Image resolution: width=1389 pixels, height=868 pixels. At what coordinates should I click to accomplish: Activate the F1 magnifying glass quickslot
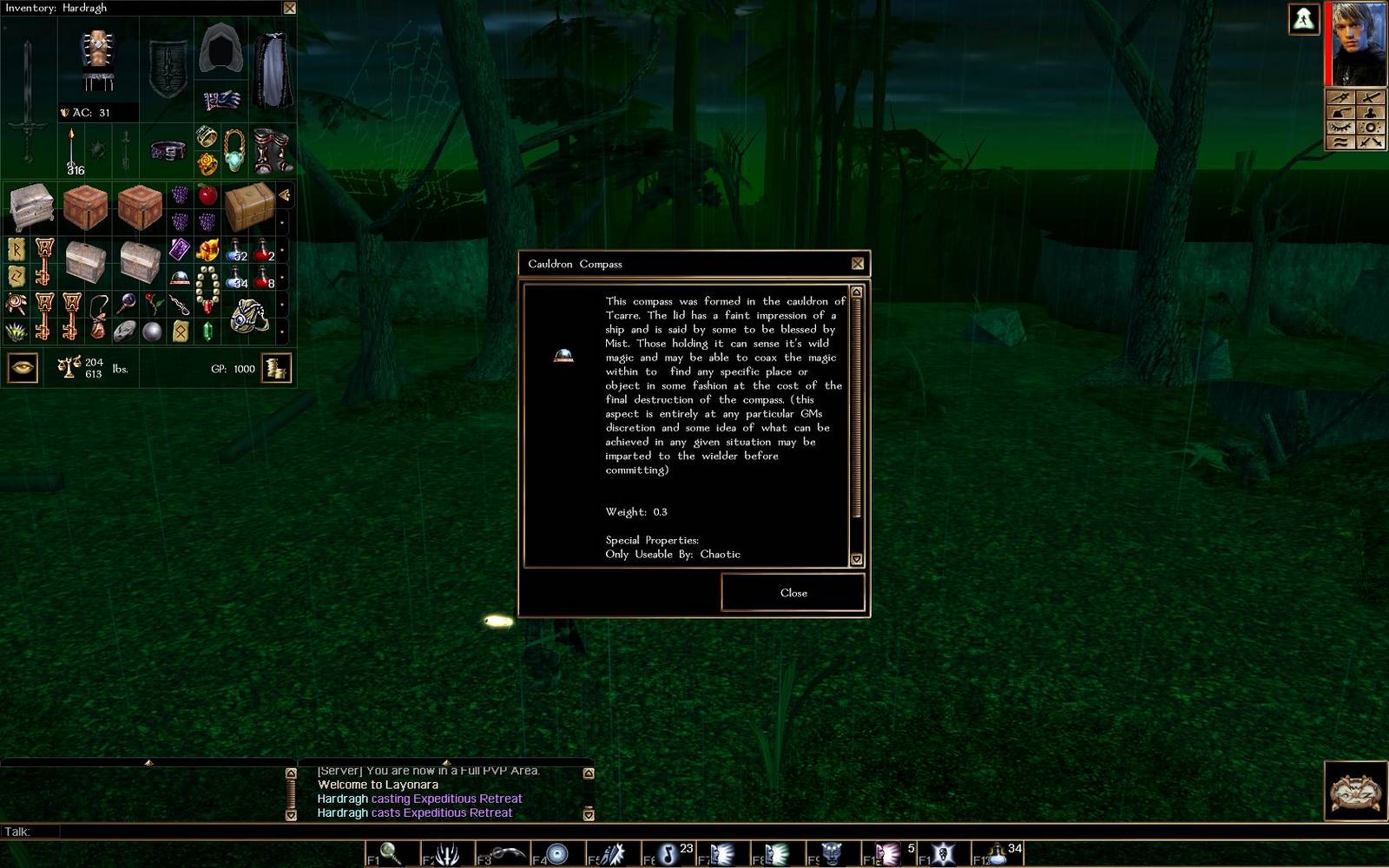coord(390,854)
